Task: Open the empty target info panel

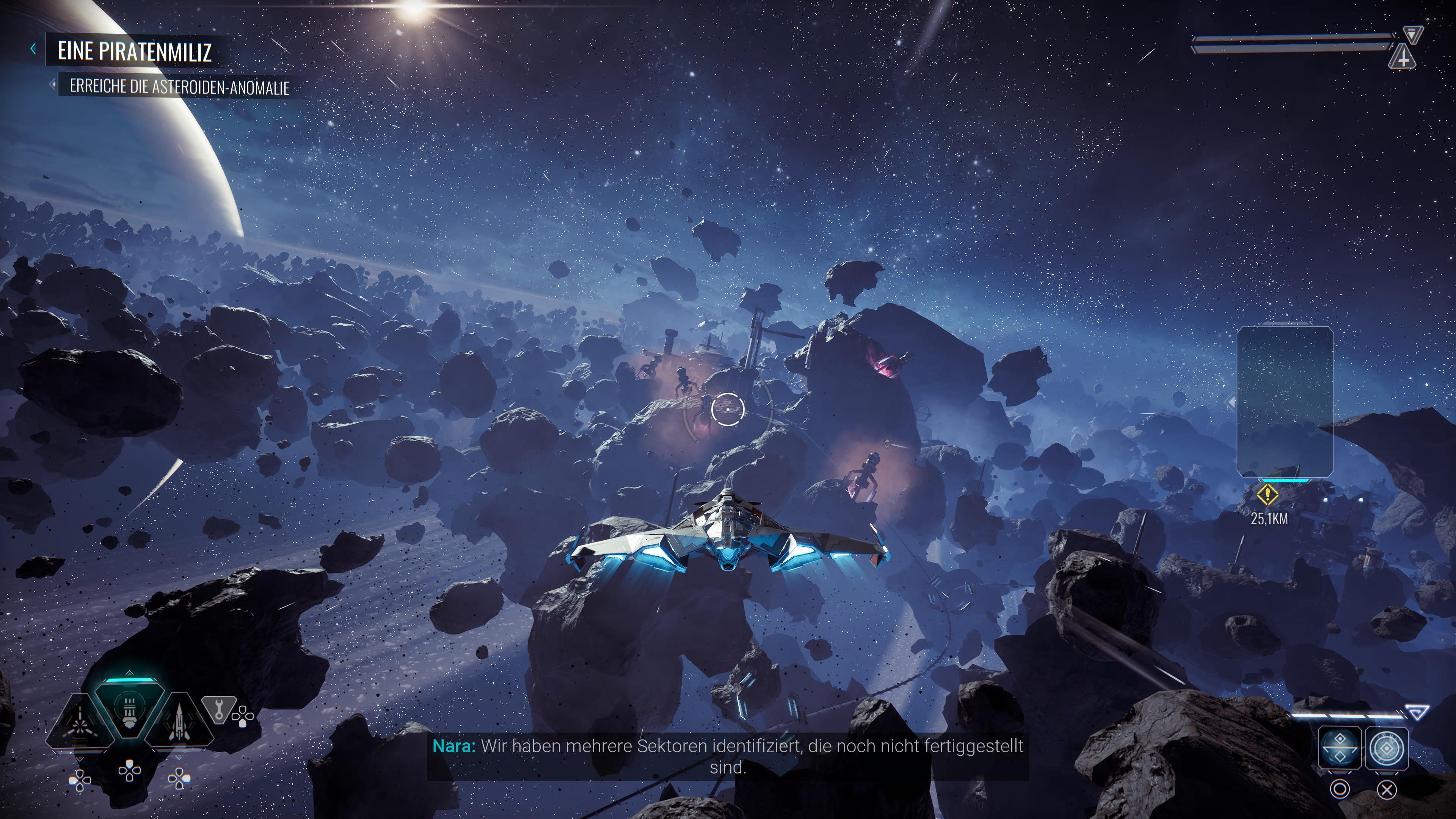Action: pyautogui.click(x=1285, y=401)
